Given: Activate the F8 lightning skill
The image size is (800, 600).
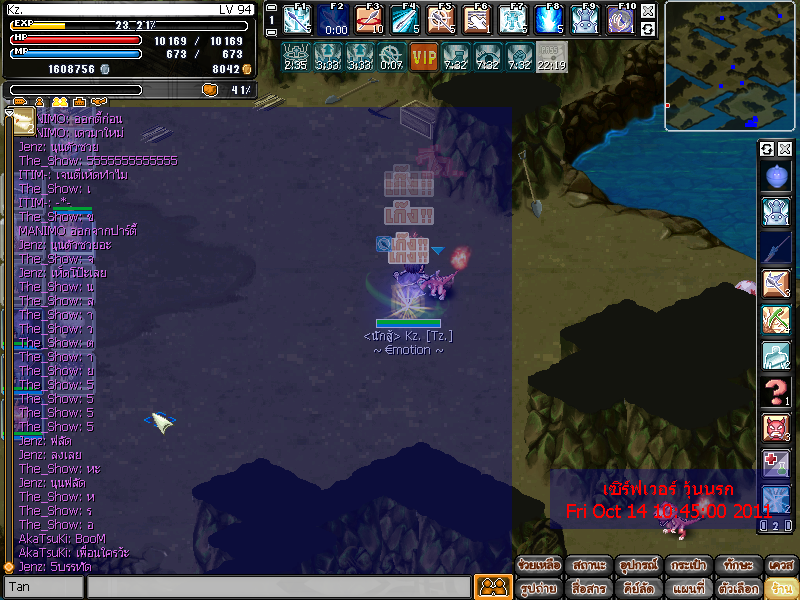Looking at the screenshot, I should tap(547, 19).
